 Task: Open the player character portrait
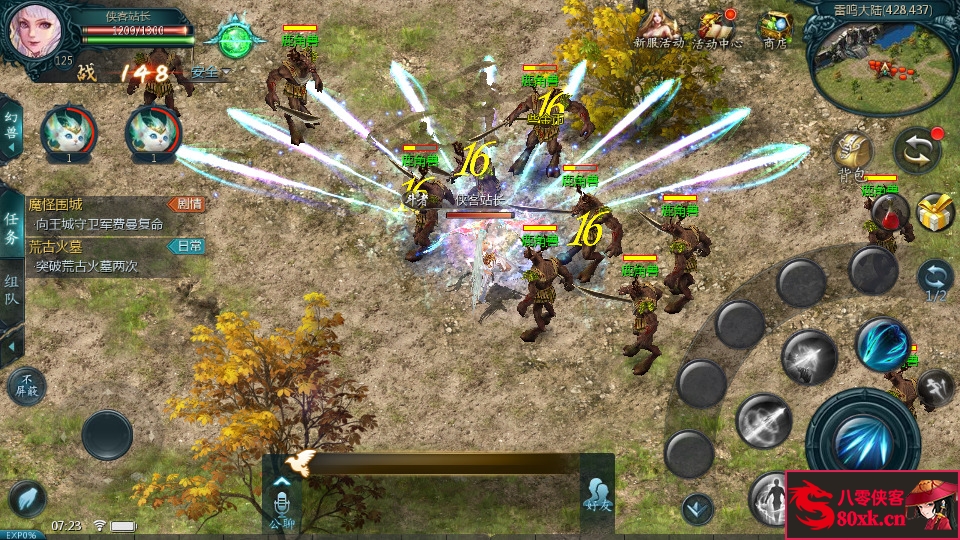pos(36,30)
